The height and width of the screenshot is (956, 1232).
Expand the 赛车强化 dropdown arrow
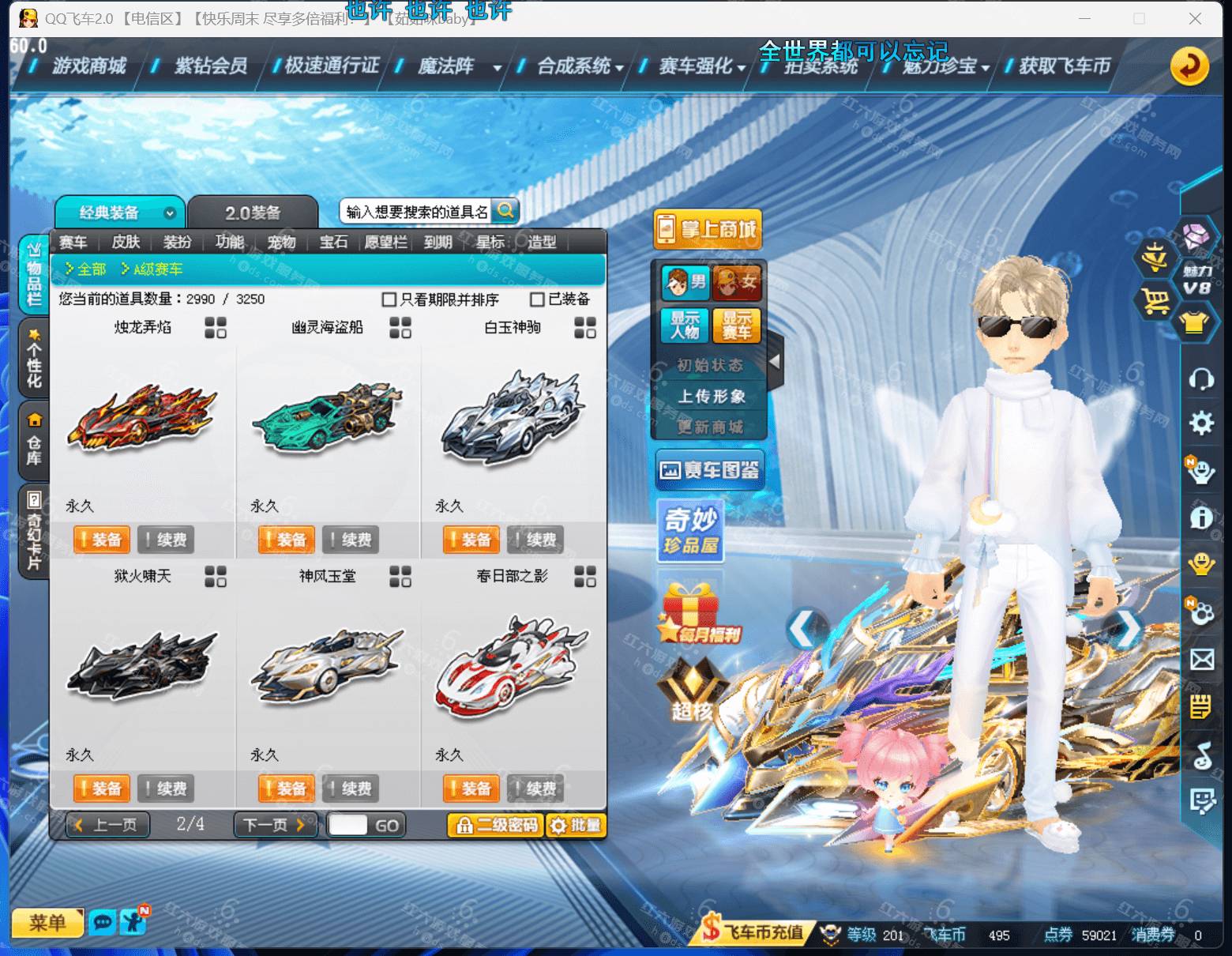click(x=738, y=69)
